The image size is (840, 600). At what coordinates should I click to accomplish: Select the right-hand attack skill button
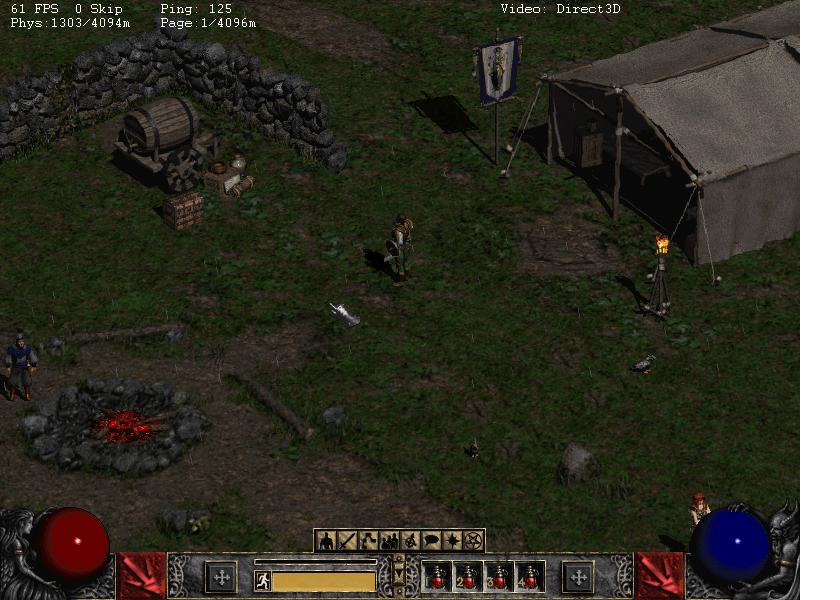659,576
